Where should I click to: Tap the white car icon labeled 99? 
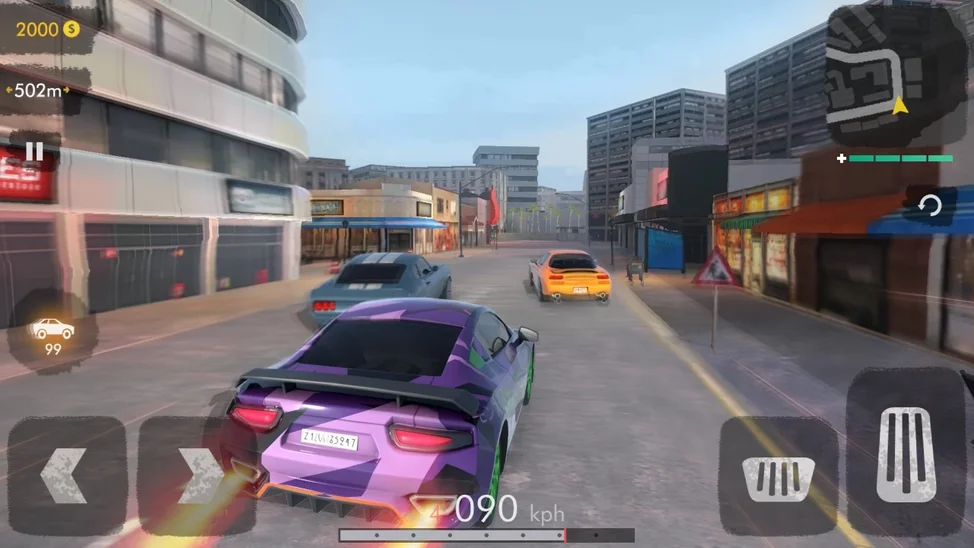[52, 332]
